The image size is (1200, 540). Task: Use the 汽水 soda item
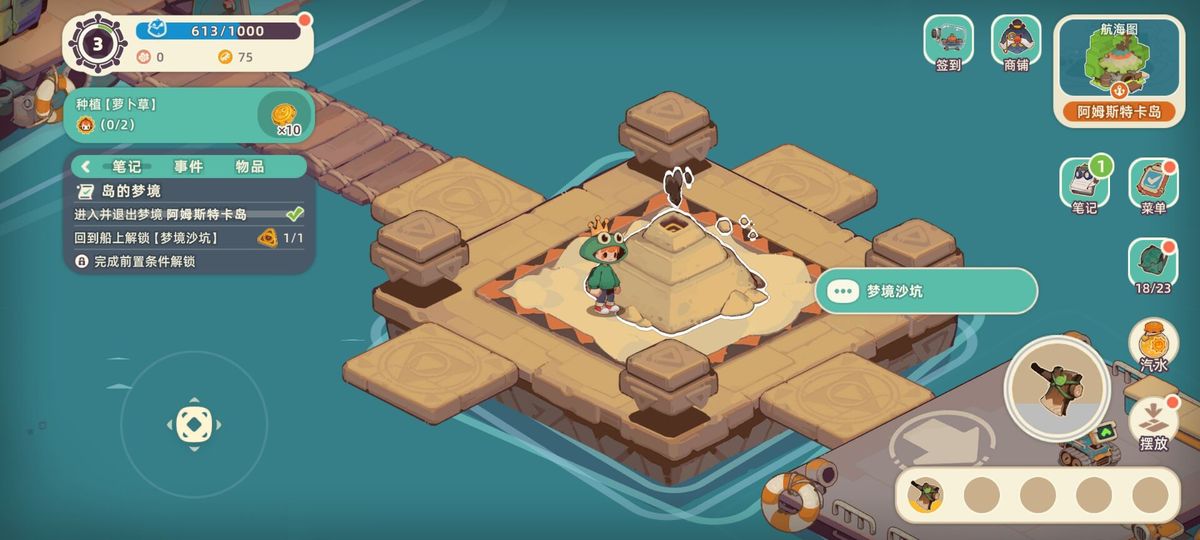[x=1153, y=344]
